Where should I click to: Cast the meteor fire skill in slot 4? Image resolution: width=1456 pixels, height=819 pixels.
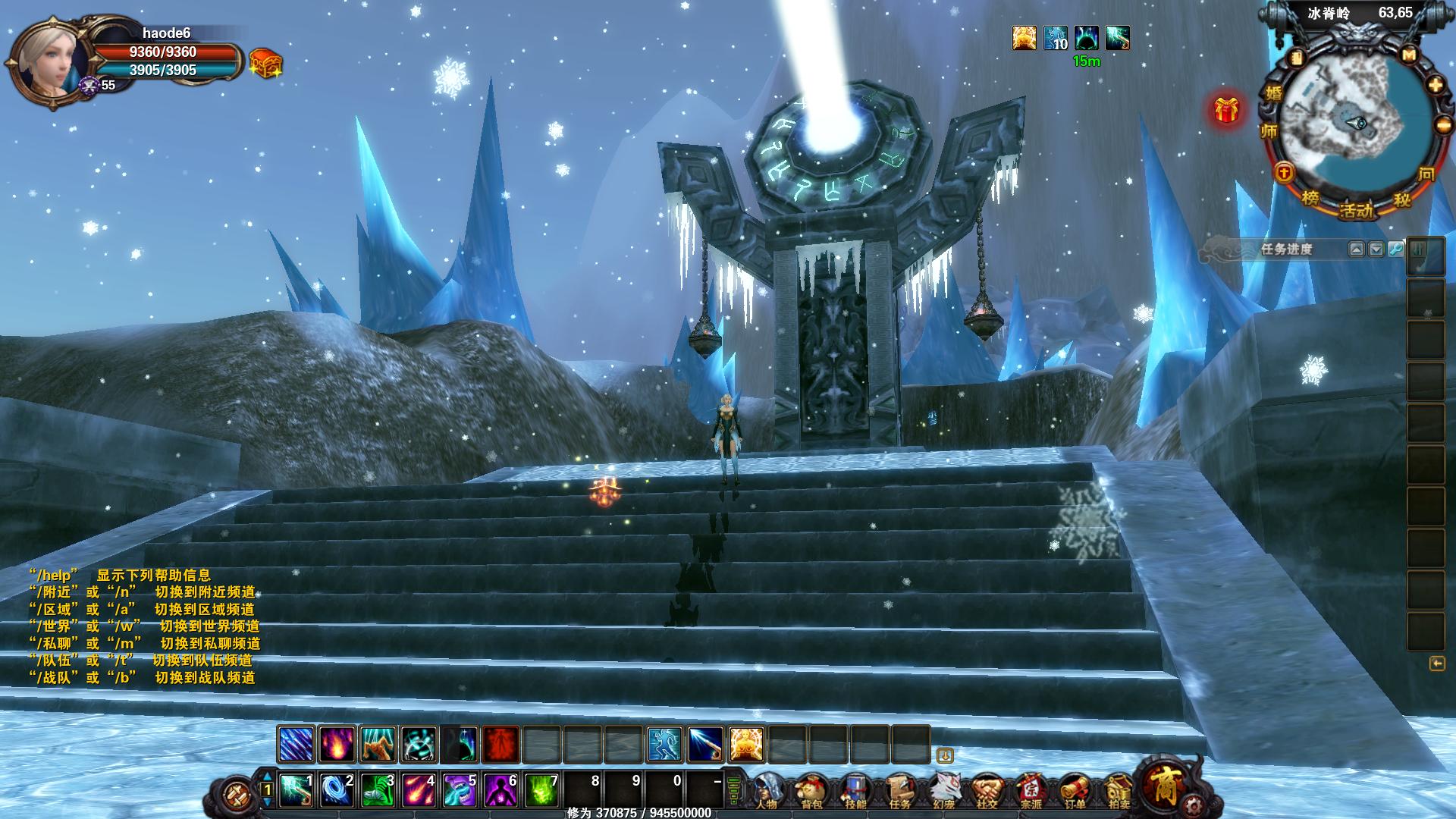(x=419, y=790)
